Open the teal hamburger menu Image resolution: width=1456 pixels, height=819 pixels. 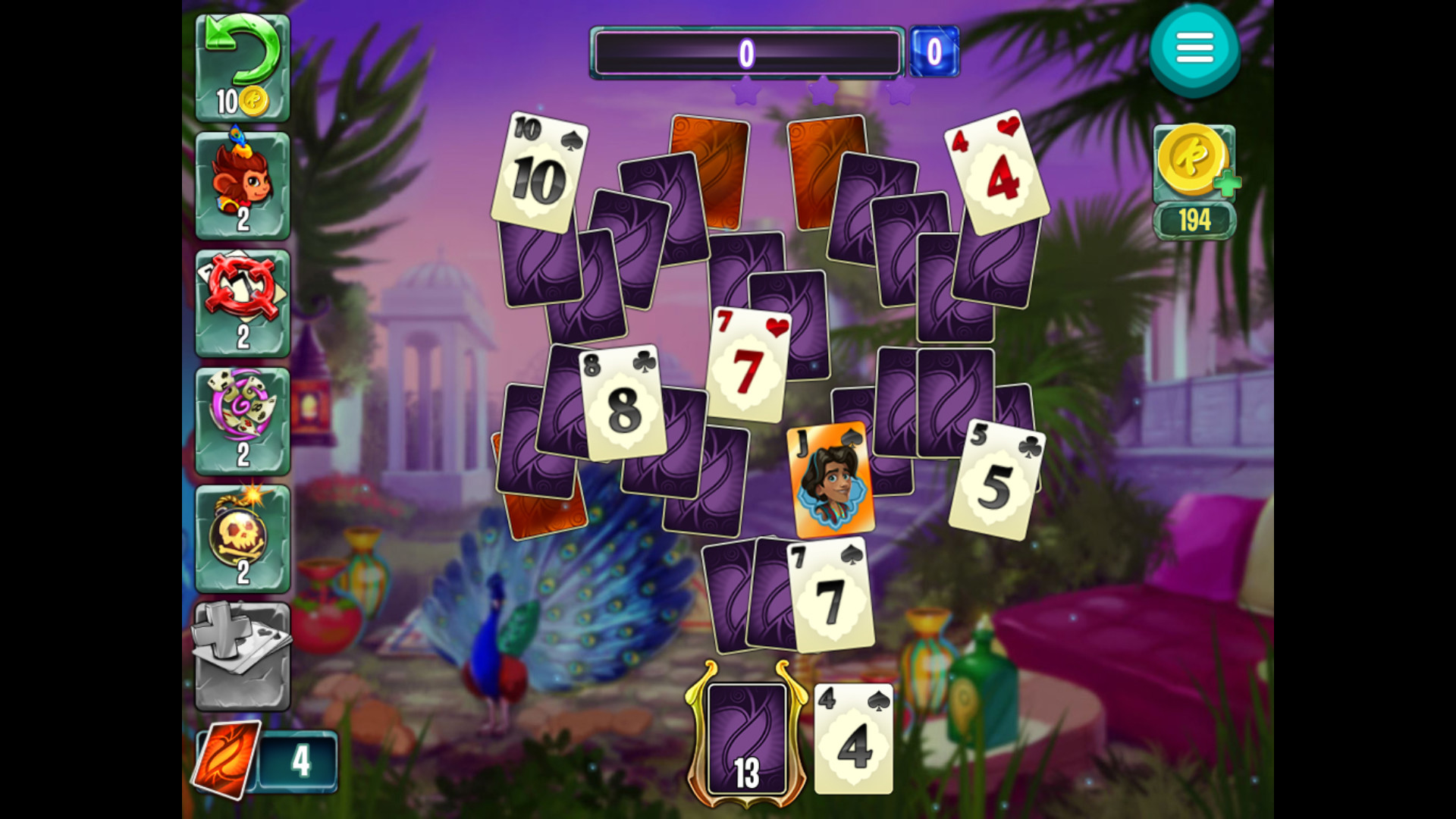(x=1194, y=47)
